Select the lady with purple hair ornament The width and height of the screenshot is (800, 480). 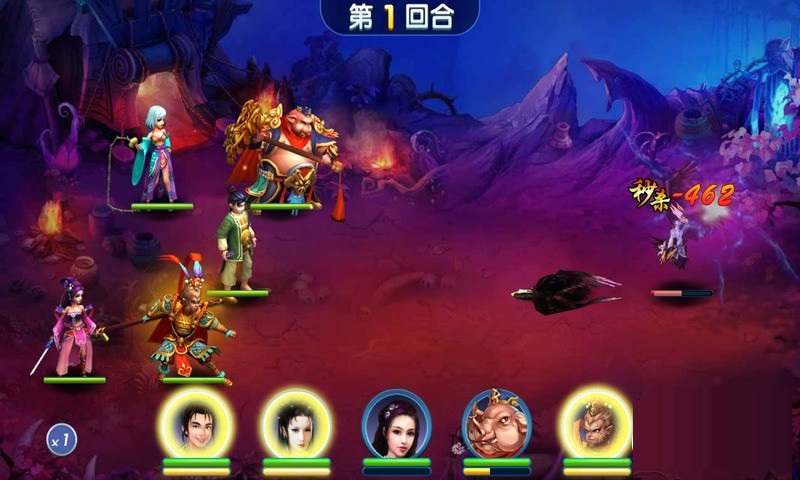396,423
